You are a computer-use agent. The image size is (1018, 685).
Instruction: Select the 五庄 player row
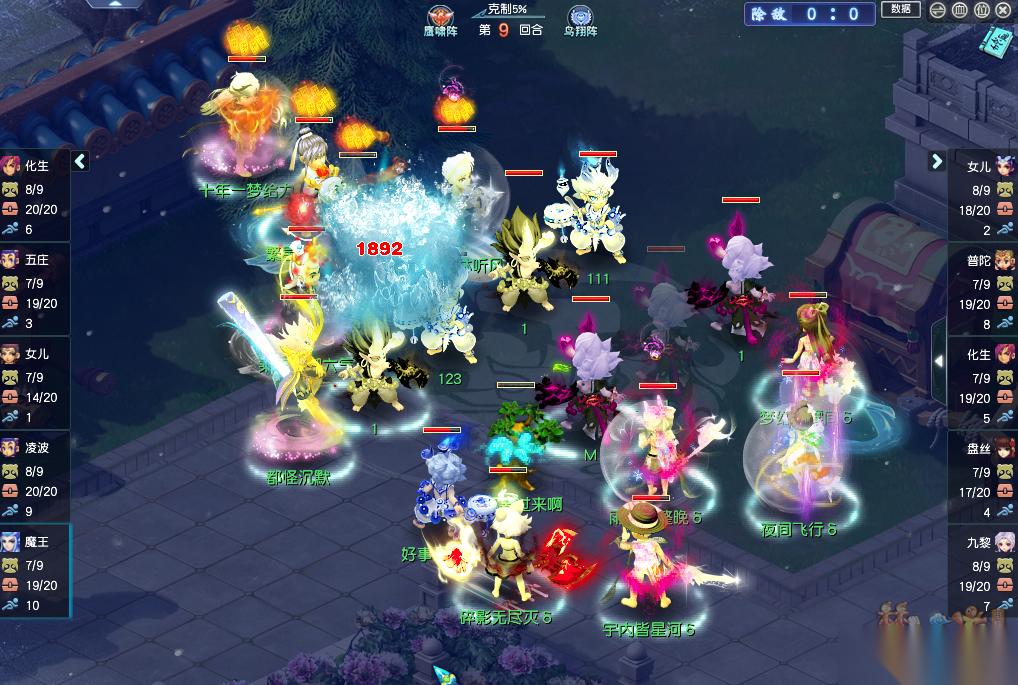(35, 287)
